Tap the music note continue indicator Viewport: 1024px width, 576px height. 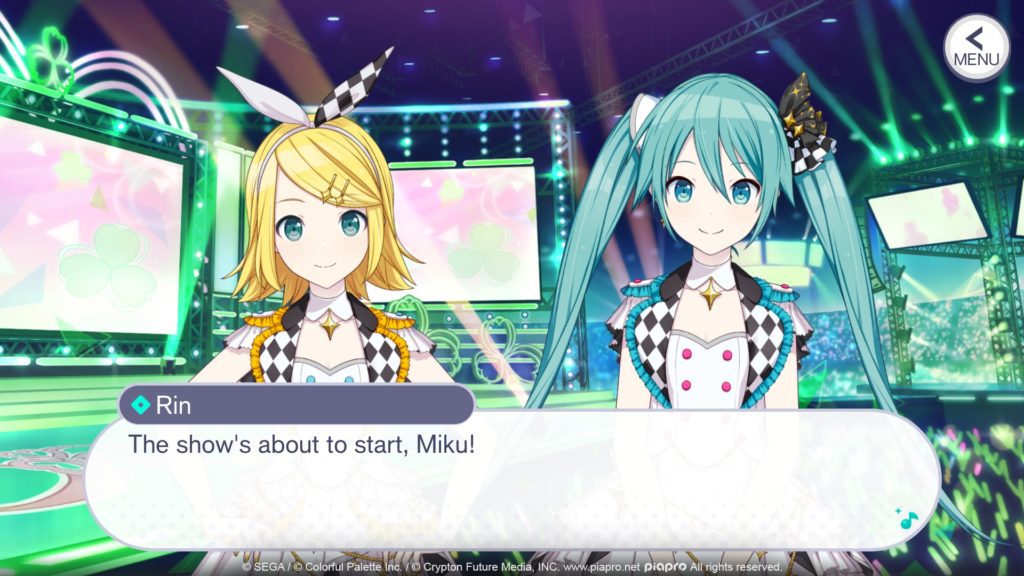907,518
